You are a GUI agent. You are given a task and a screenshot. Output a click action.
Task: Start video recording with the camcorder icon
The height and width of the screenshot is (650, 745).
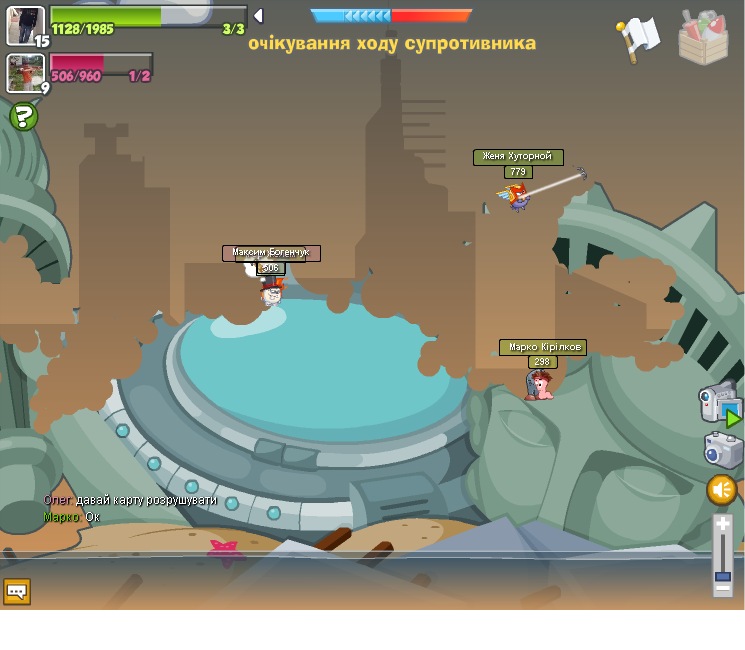tap(719, 402)
